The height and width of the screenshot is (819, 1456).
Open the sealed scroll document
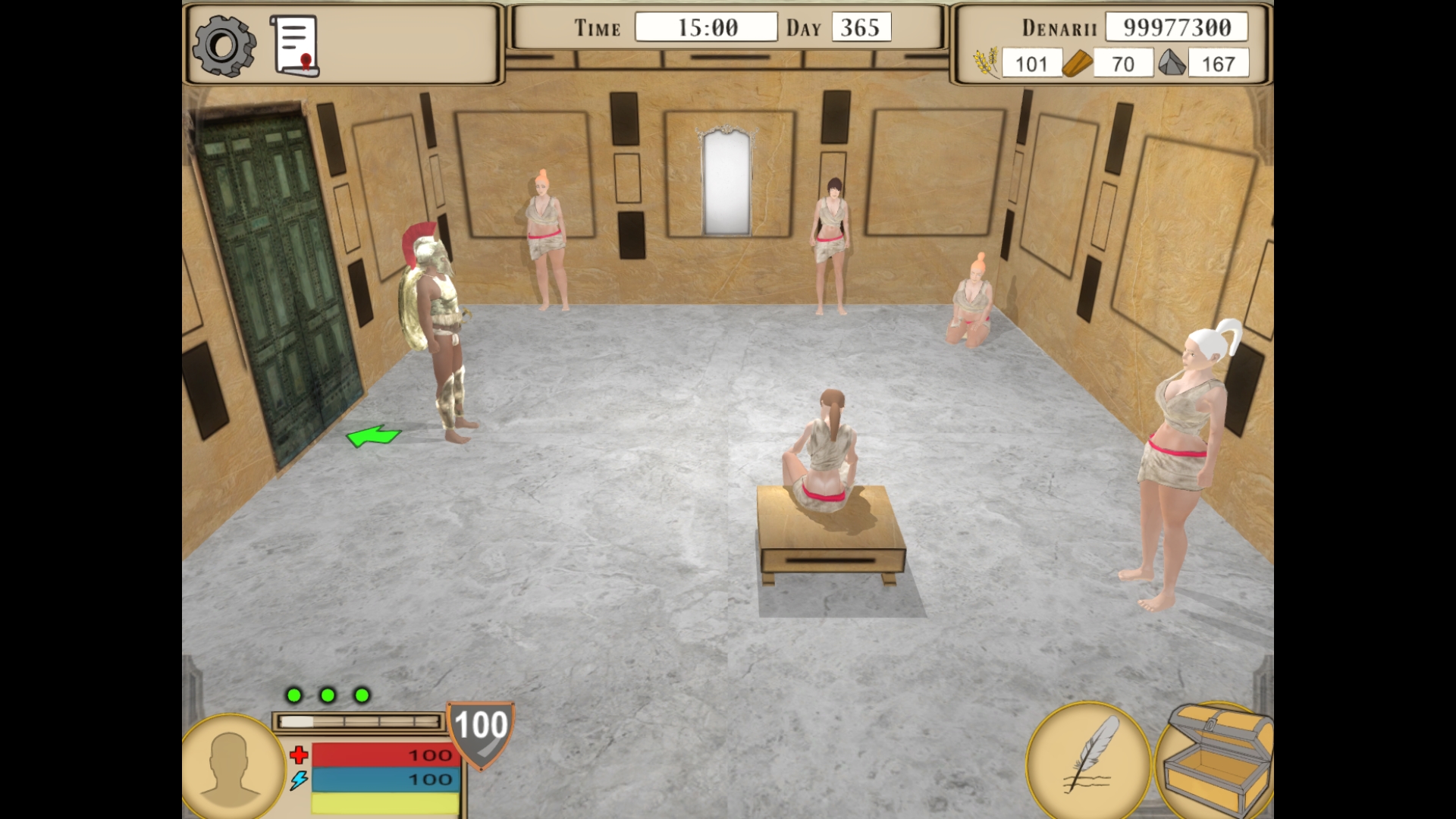(x=294, y=46)
